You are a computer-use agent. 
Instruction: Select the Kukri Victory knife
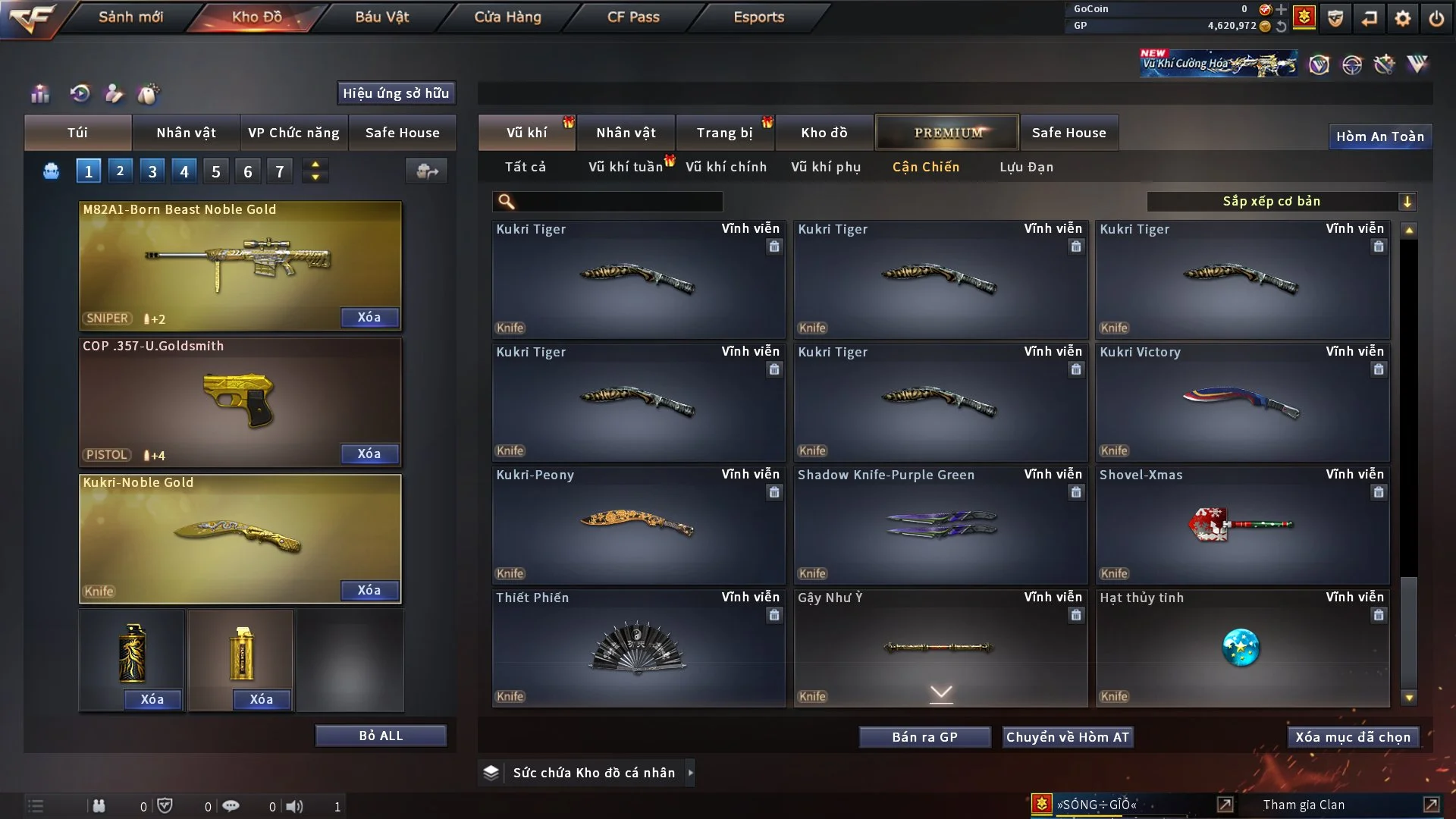point(1242,403)
